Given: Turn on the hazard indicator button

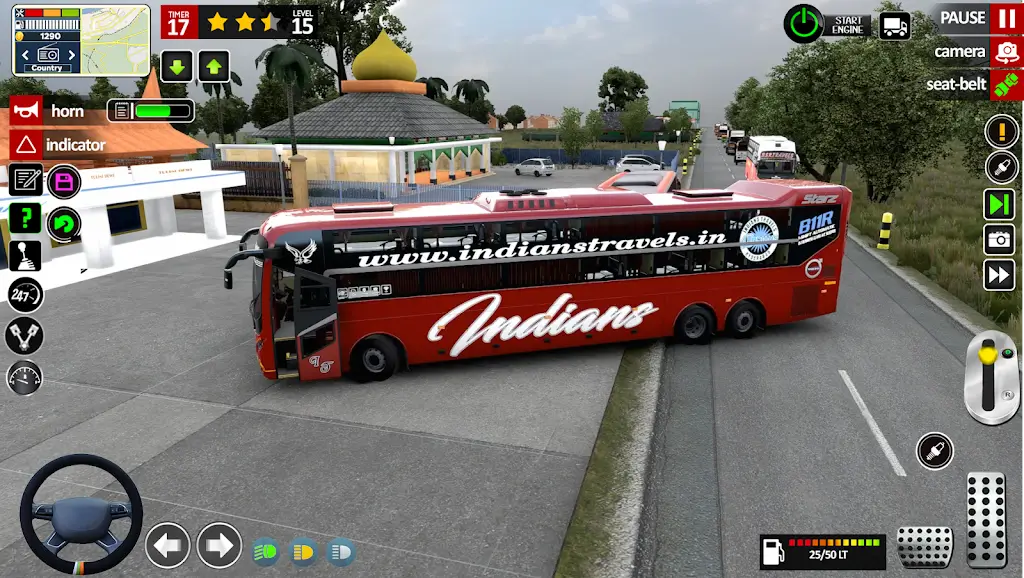Looking at the screenshot, I should pos(25,145).
